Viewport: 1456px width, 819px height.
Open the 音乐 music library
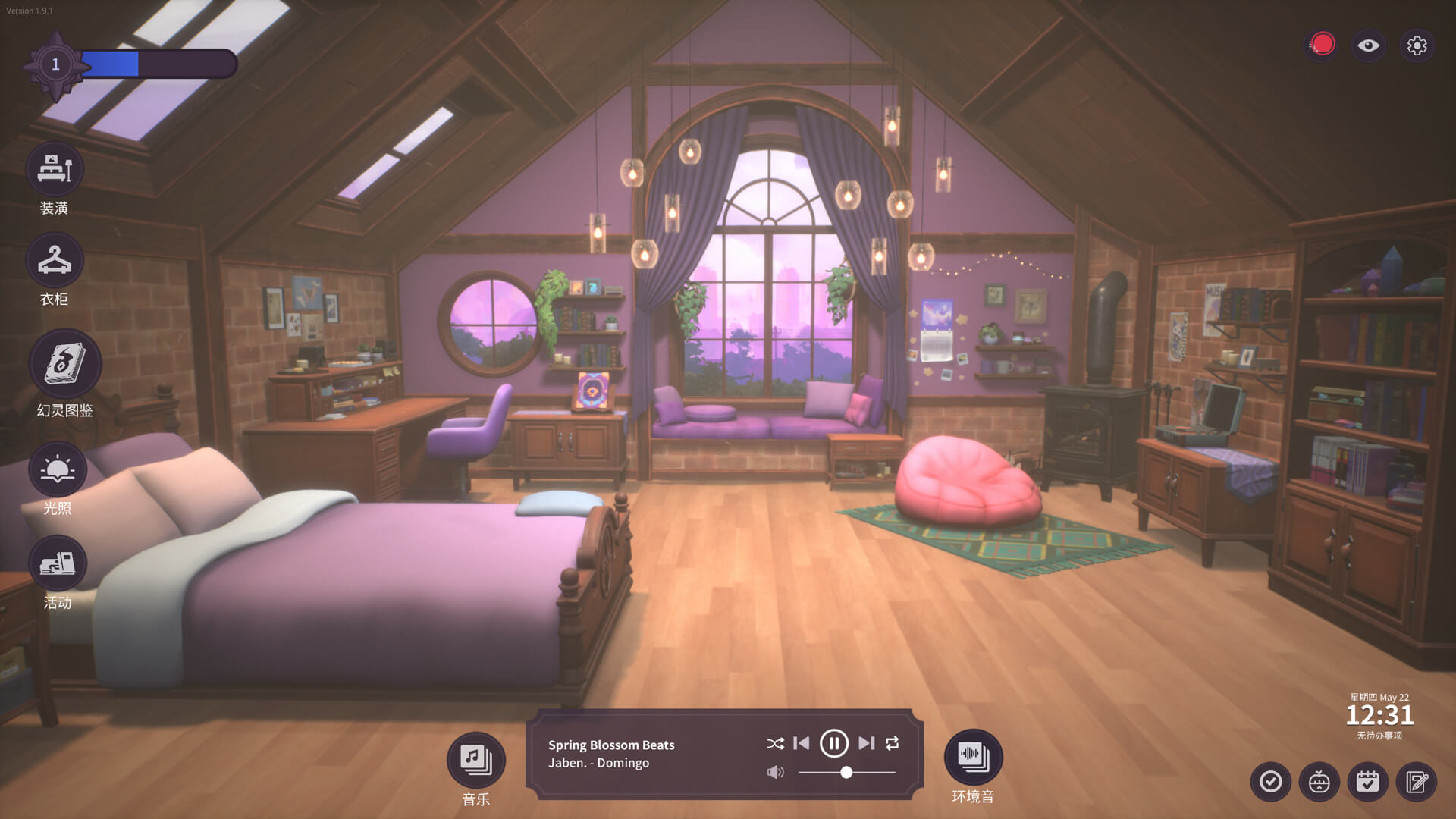click(x=475, y=759)
